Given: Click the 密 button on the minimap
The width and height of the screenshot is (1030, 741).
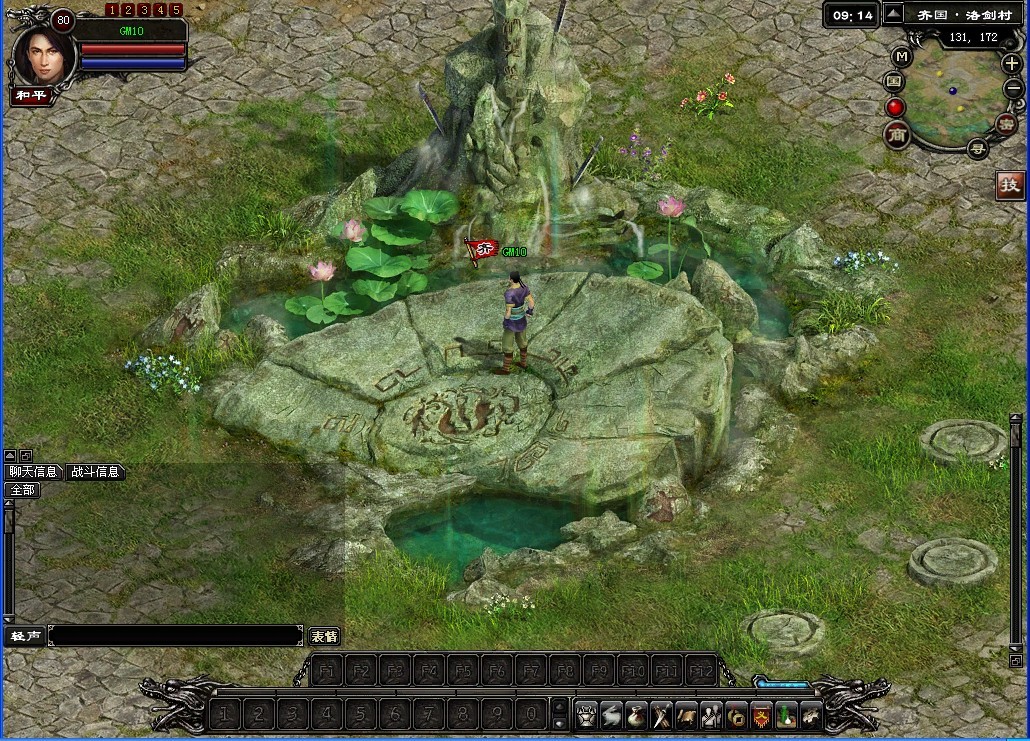Looking at the screenshot, I should point(1006,124).
